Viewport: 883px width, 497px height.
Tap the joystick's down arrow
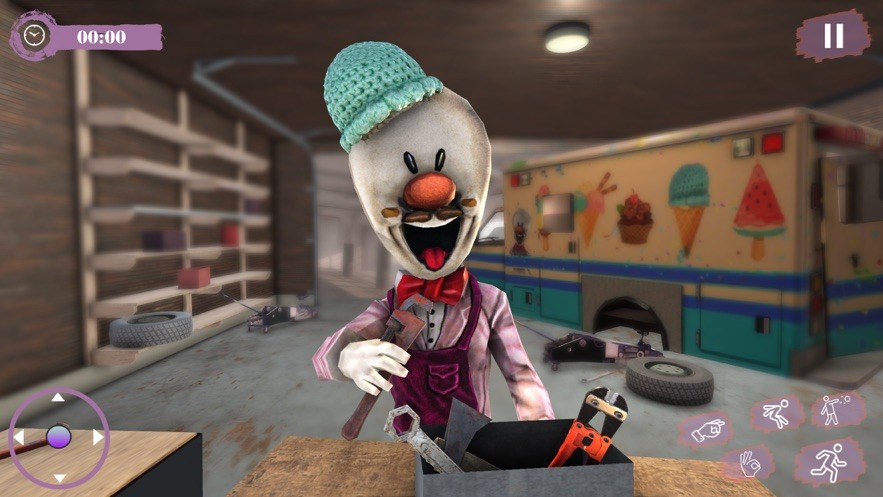58,476
